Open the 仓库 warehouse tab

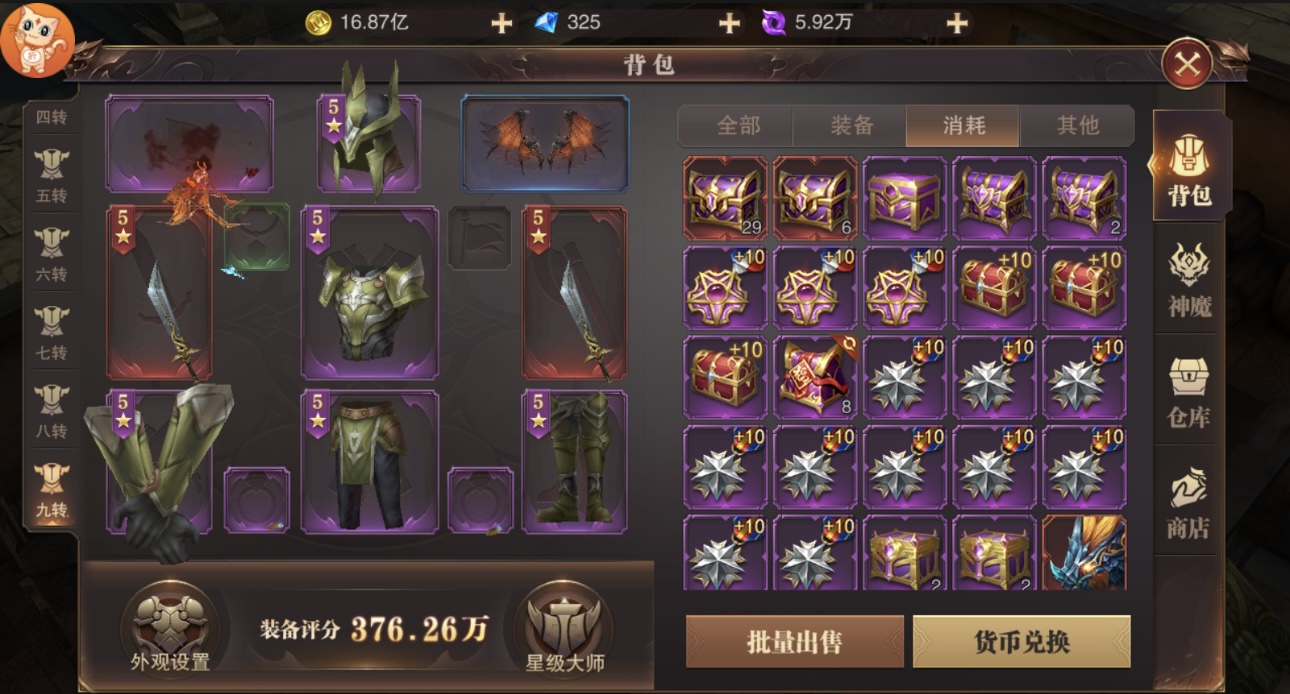(1189, 392)
